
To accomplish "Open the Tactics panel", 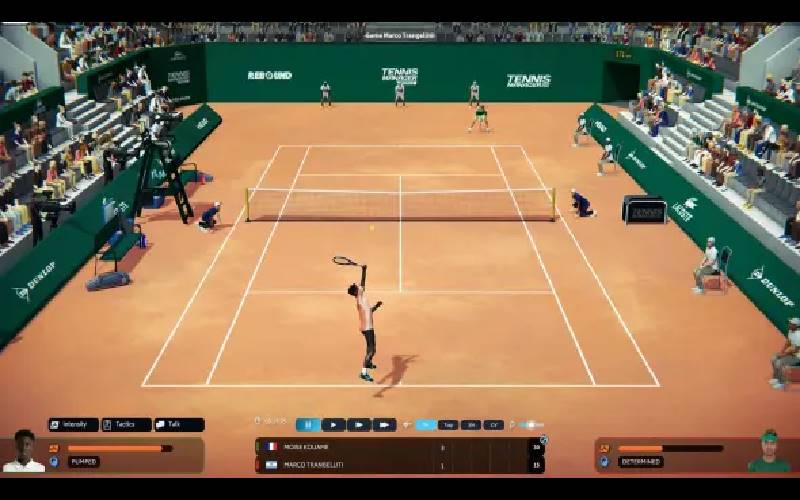I will pos(126,425).
